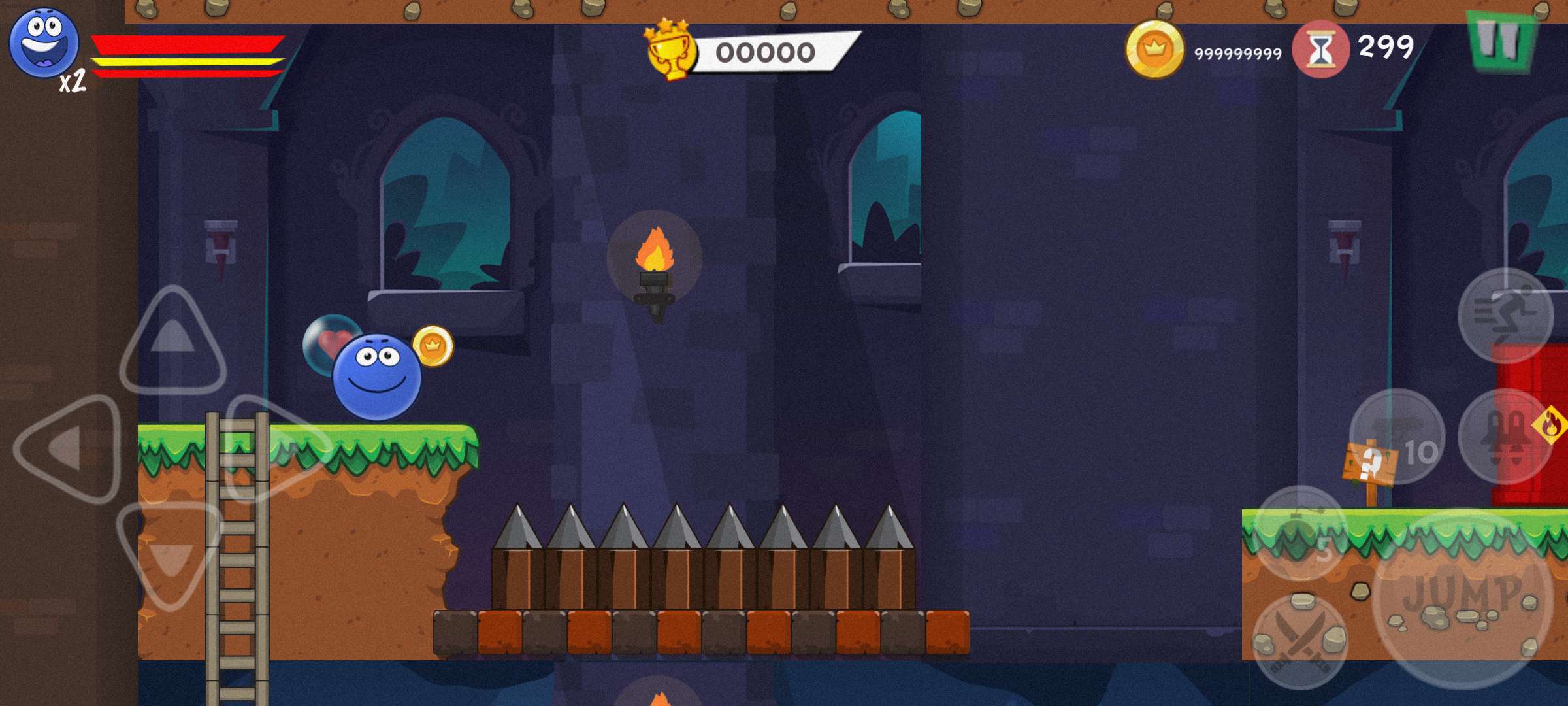Click the gold crown coin icon

pyautogui.click(x=1154, y=50)
